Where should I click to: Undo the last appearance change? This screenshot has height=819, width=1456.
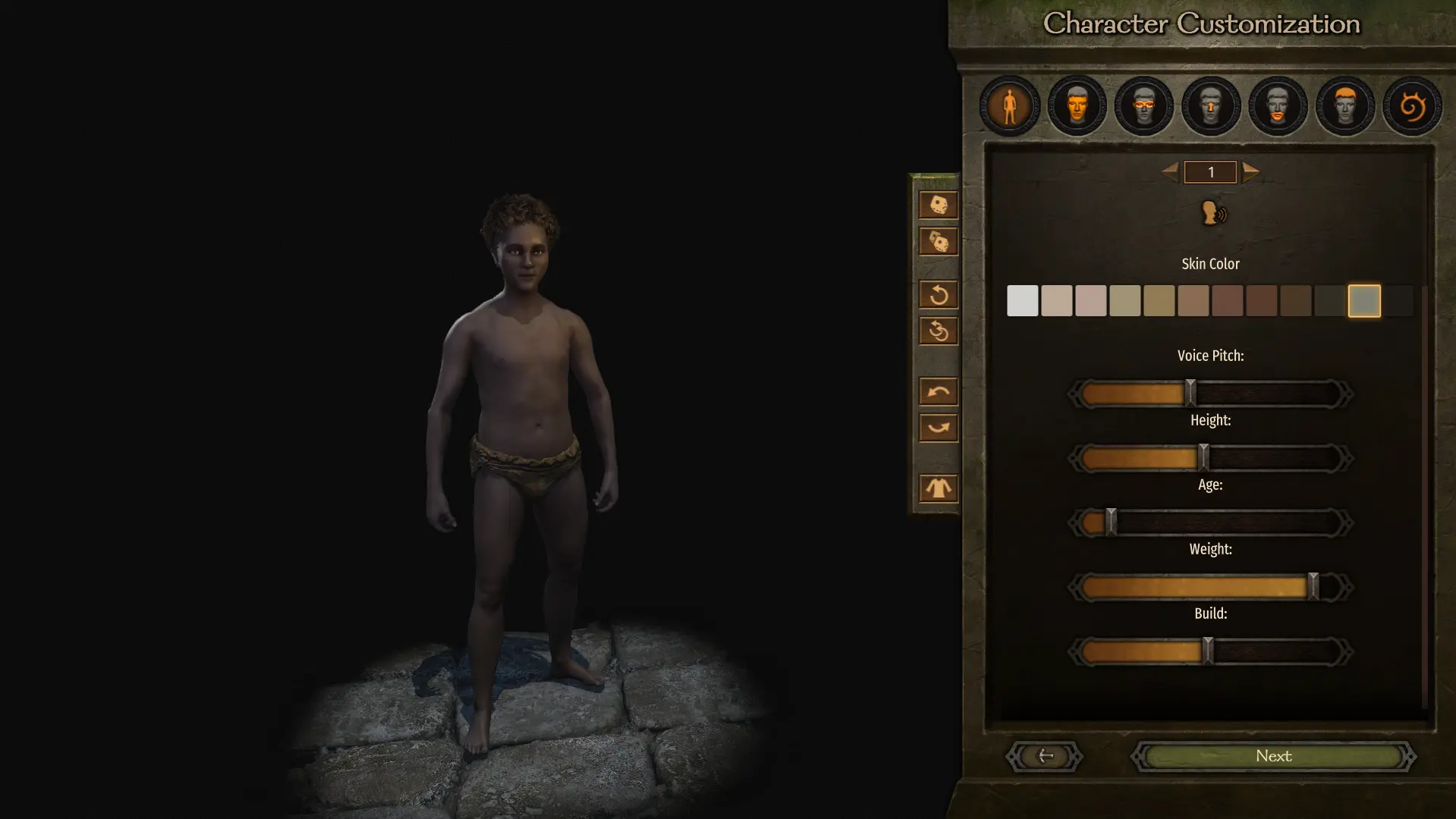tap(938, 391)
